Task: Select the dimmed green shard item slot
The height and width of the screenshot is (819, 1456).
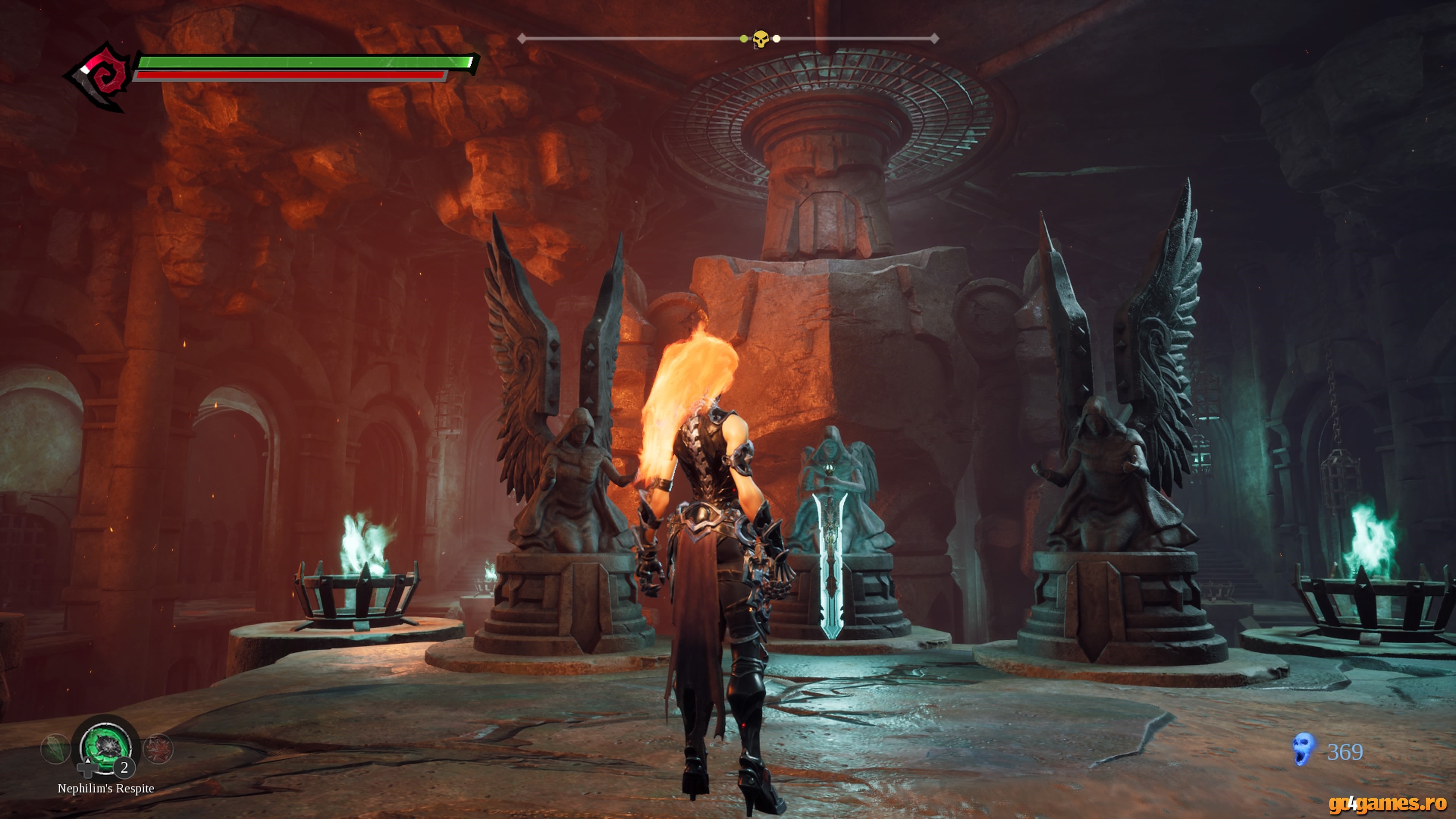Action: [55, 749]
